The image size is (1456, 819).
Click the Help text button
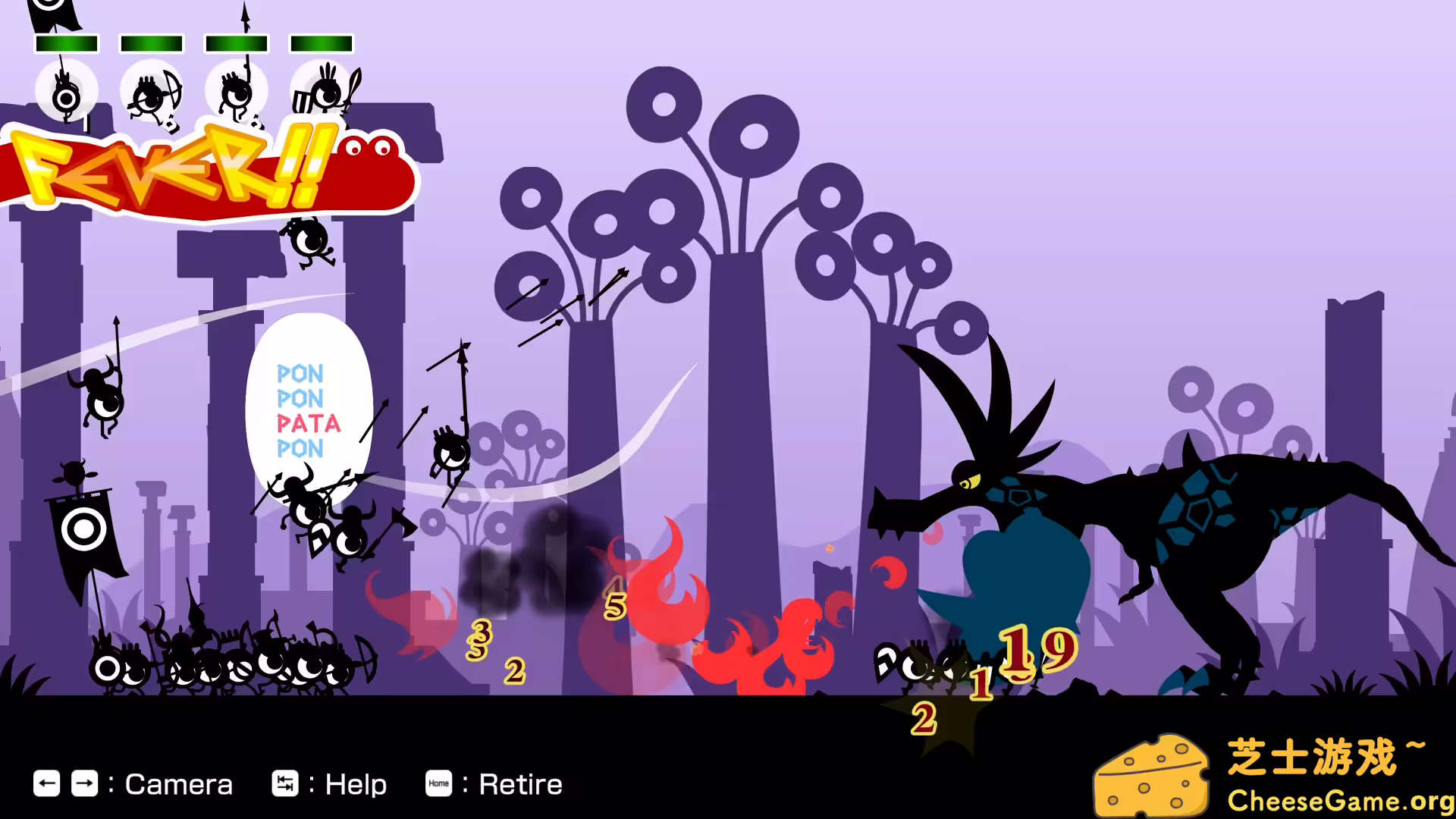point(355,784)
